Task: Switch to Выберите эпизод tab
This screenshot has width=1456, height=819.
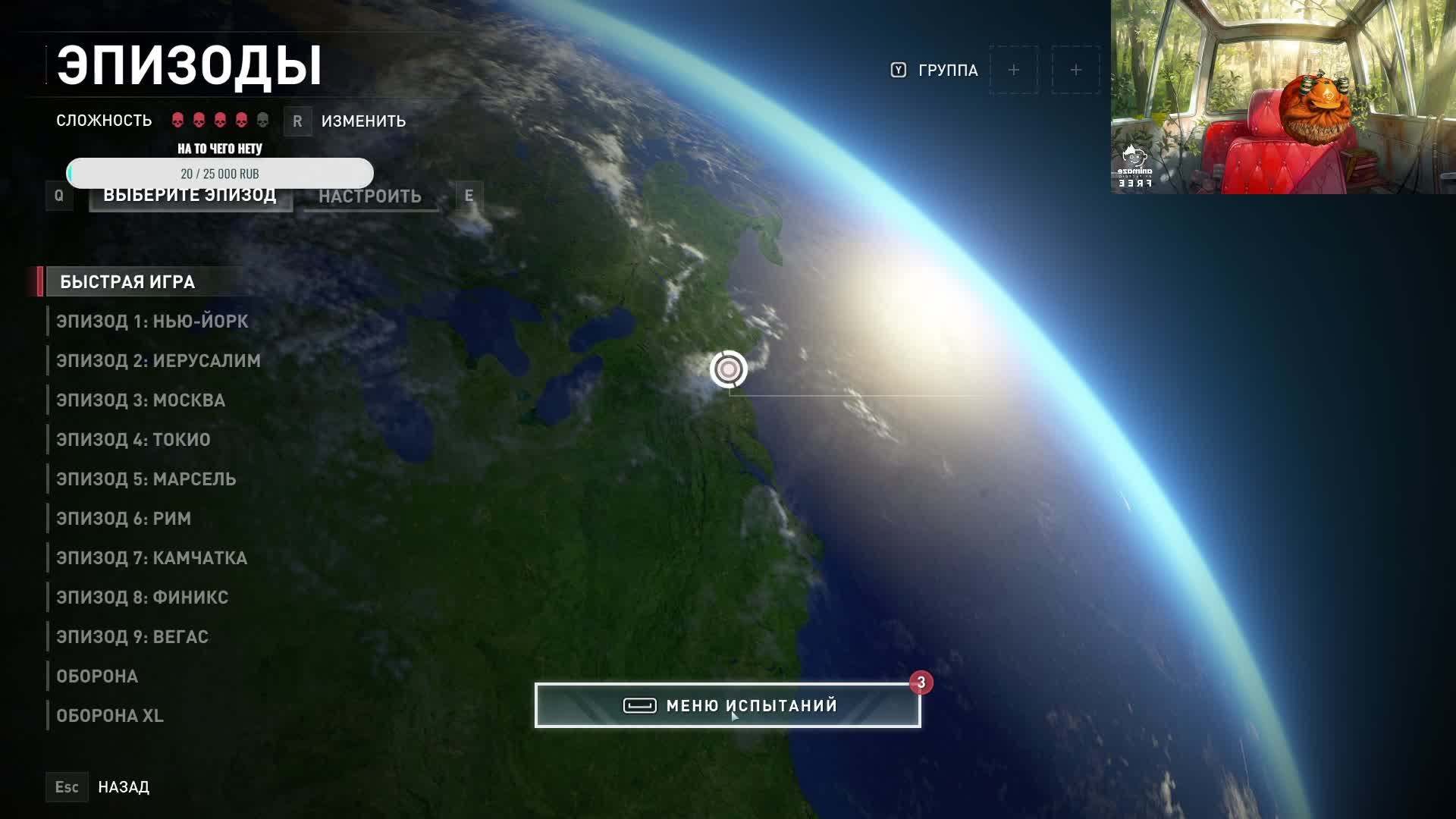Action: 190,197
